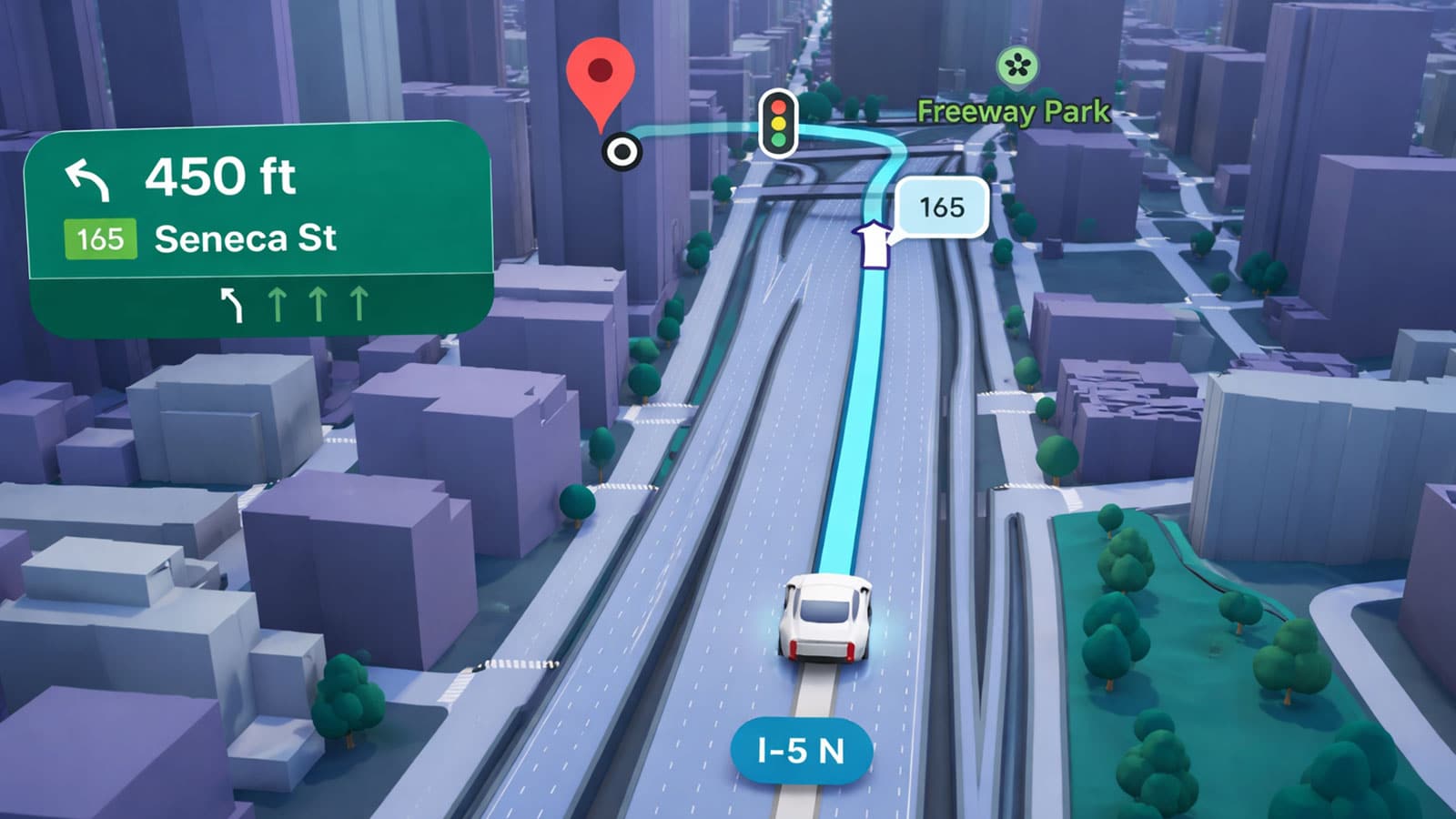
Task: Select the exit 165 callout bubble
Action: [942, 207]
